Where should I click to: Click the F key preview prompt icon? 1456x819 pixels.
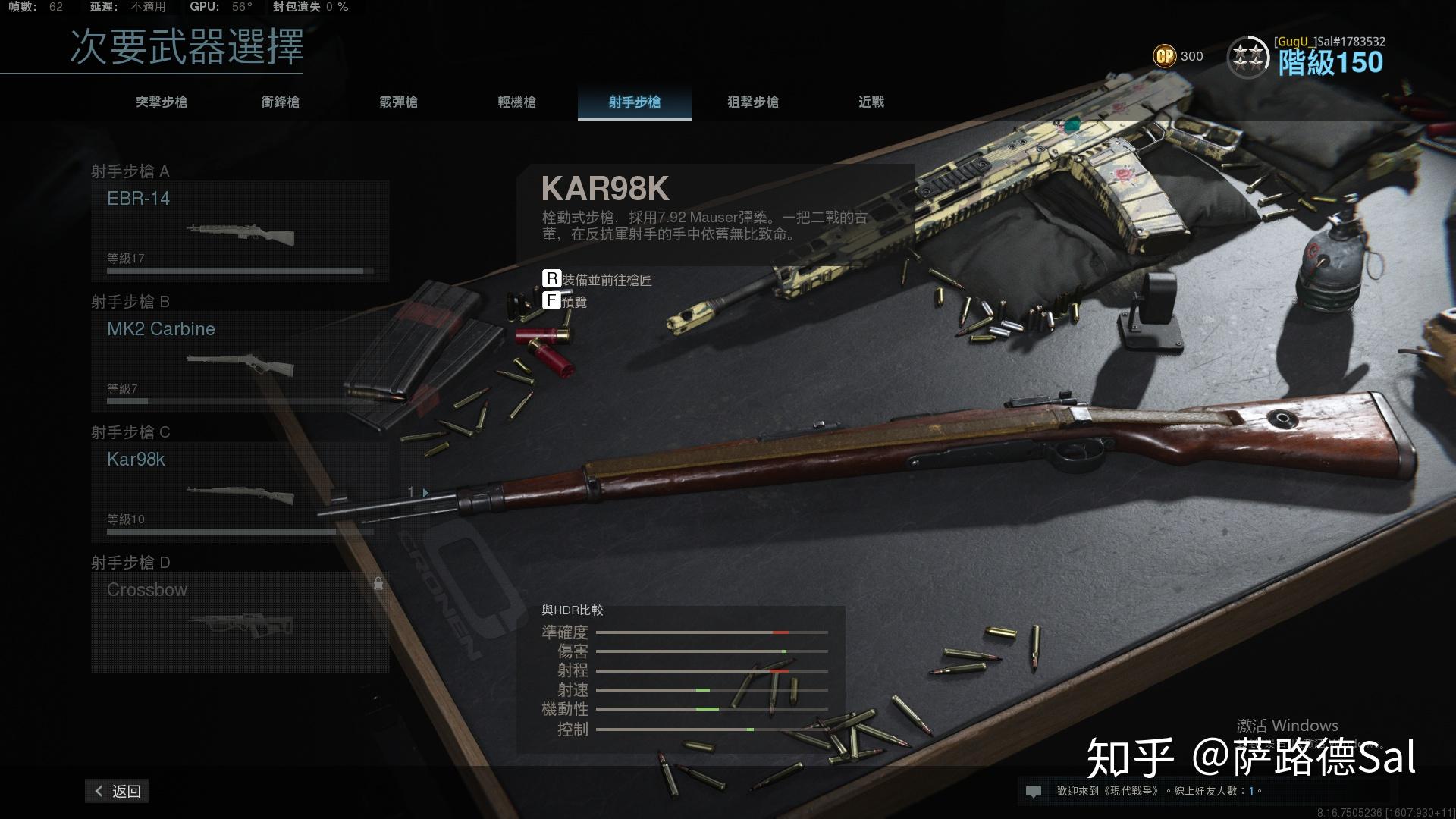(x=551, y=300)
